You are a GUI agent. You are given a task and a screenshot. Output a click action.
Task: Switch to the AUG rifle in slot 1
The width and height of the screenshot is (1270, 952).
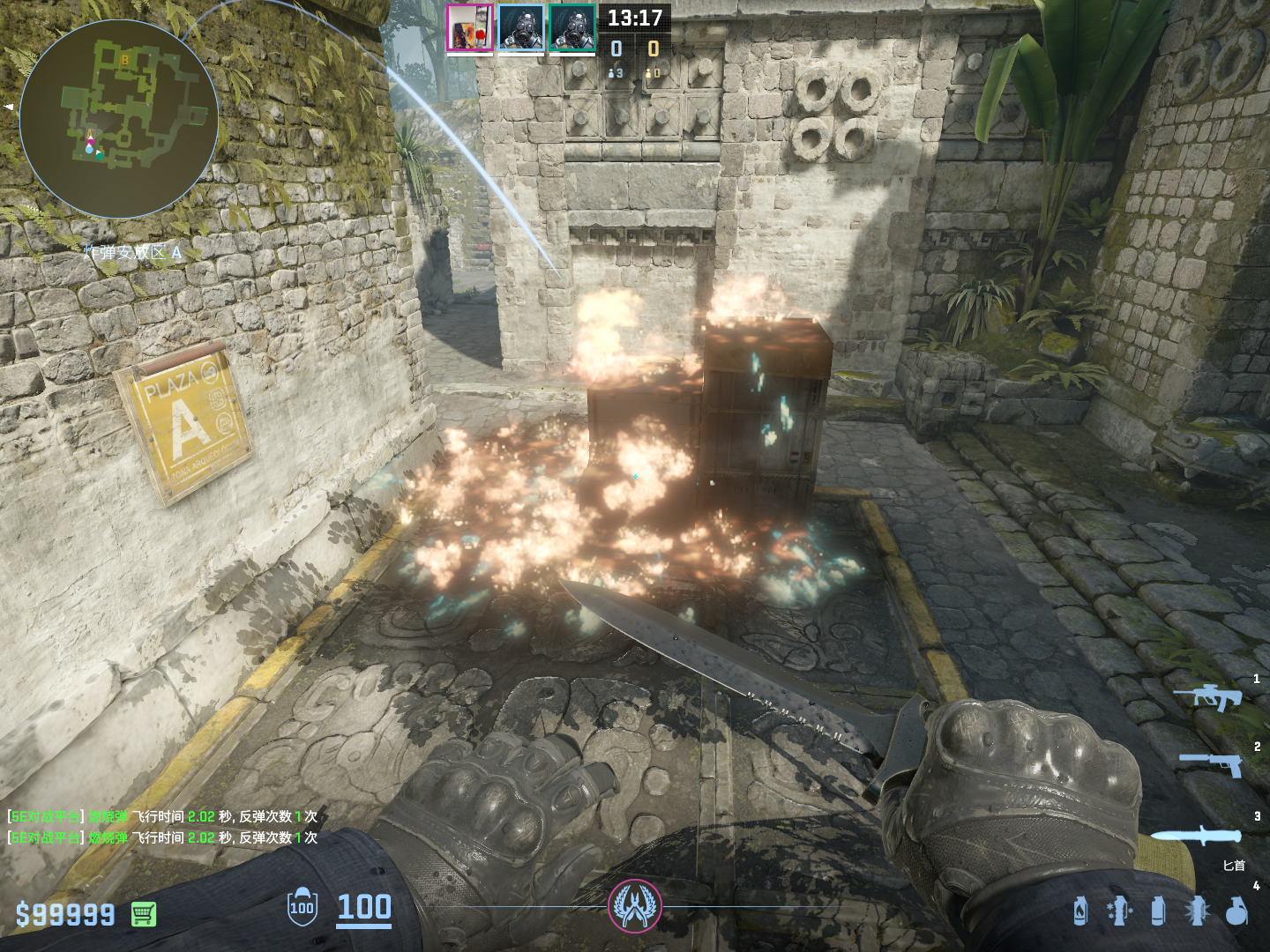[1209, 697]
